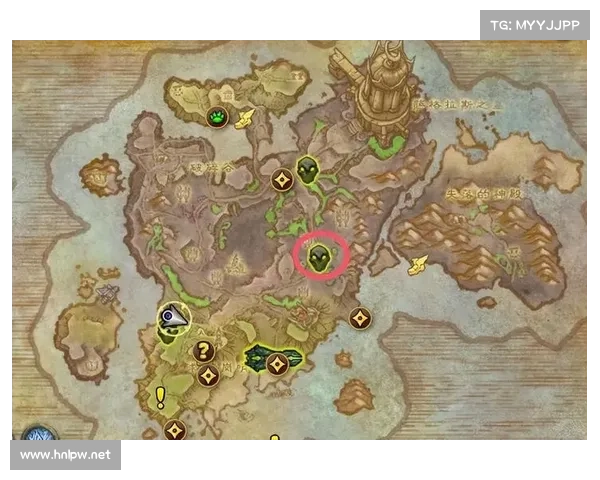Open the round blue button at map corner
The height and width of the screenshot is (480, 600).
[x=38, y=440]
